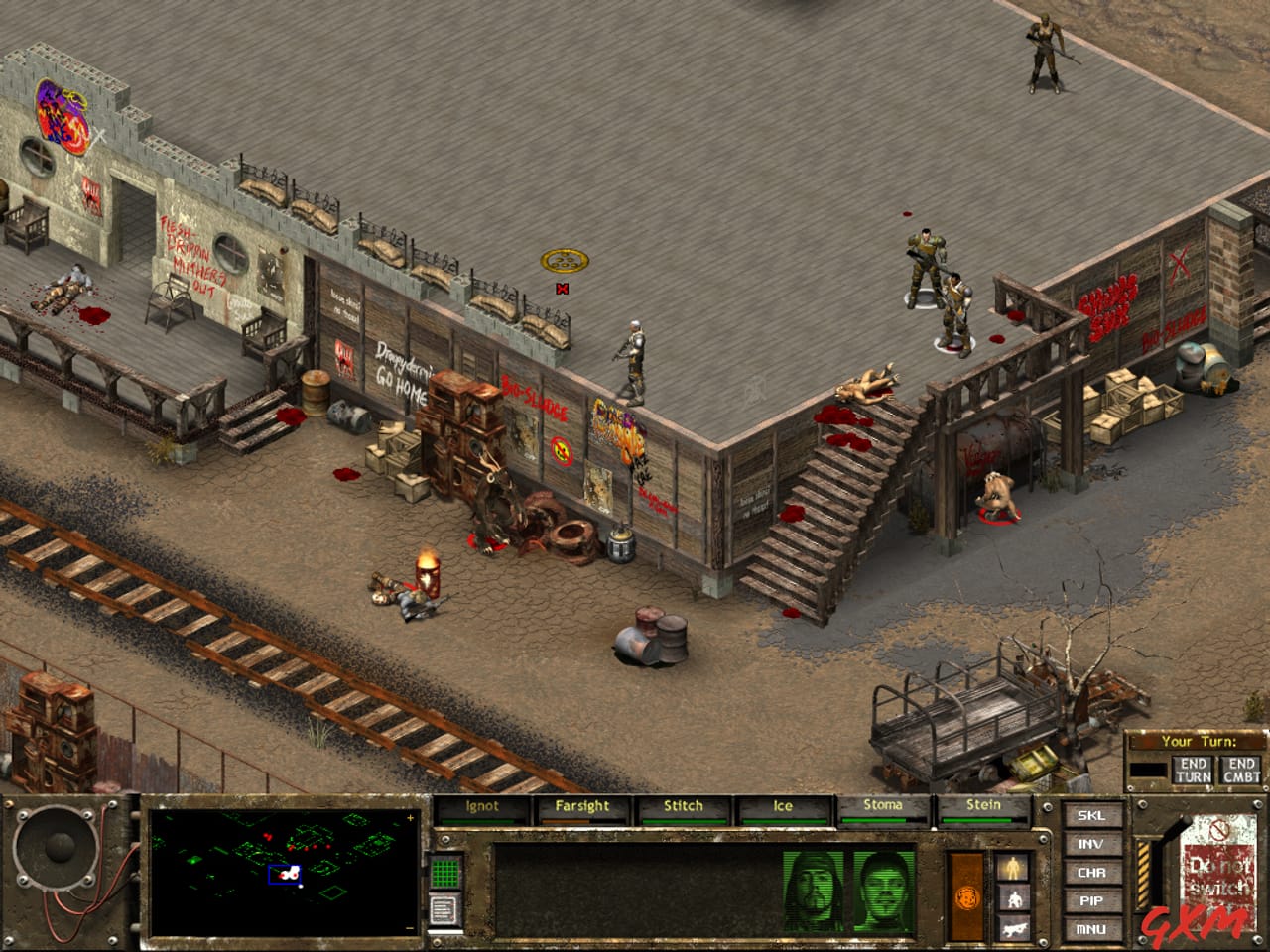Open the MNU main menu
Image resolution: width=1270 pixels, height=952 pixels.
click(1091, 929)
